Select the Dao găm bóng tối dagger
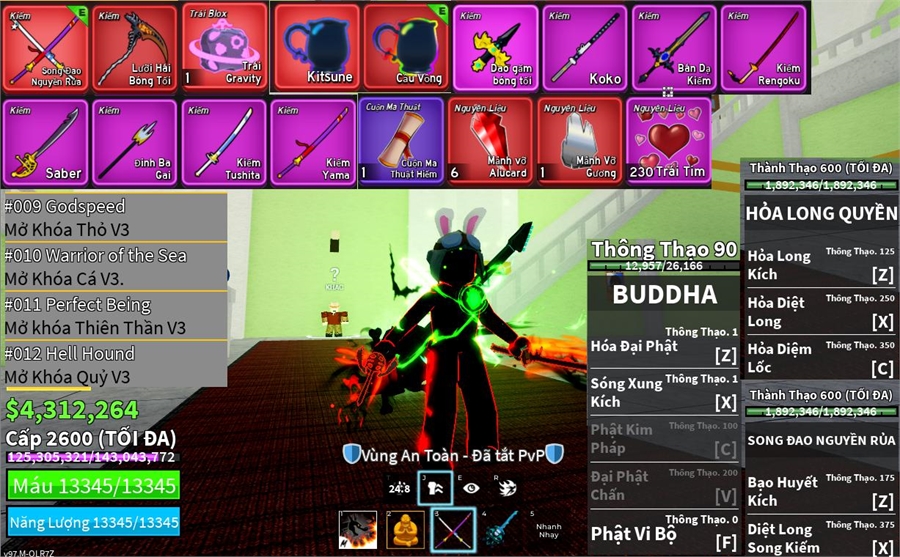900x557 pixels. pyautogui.click(x=495, y=47)
